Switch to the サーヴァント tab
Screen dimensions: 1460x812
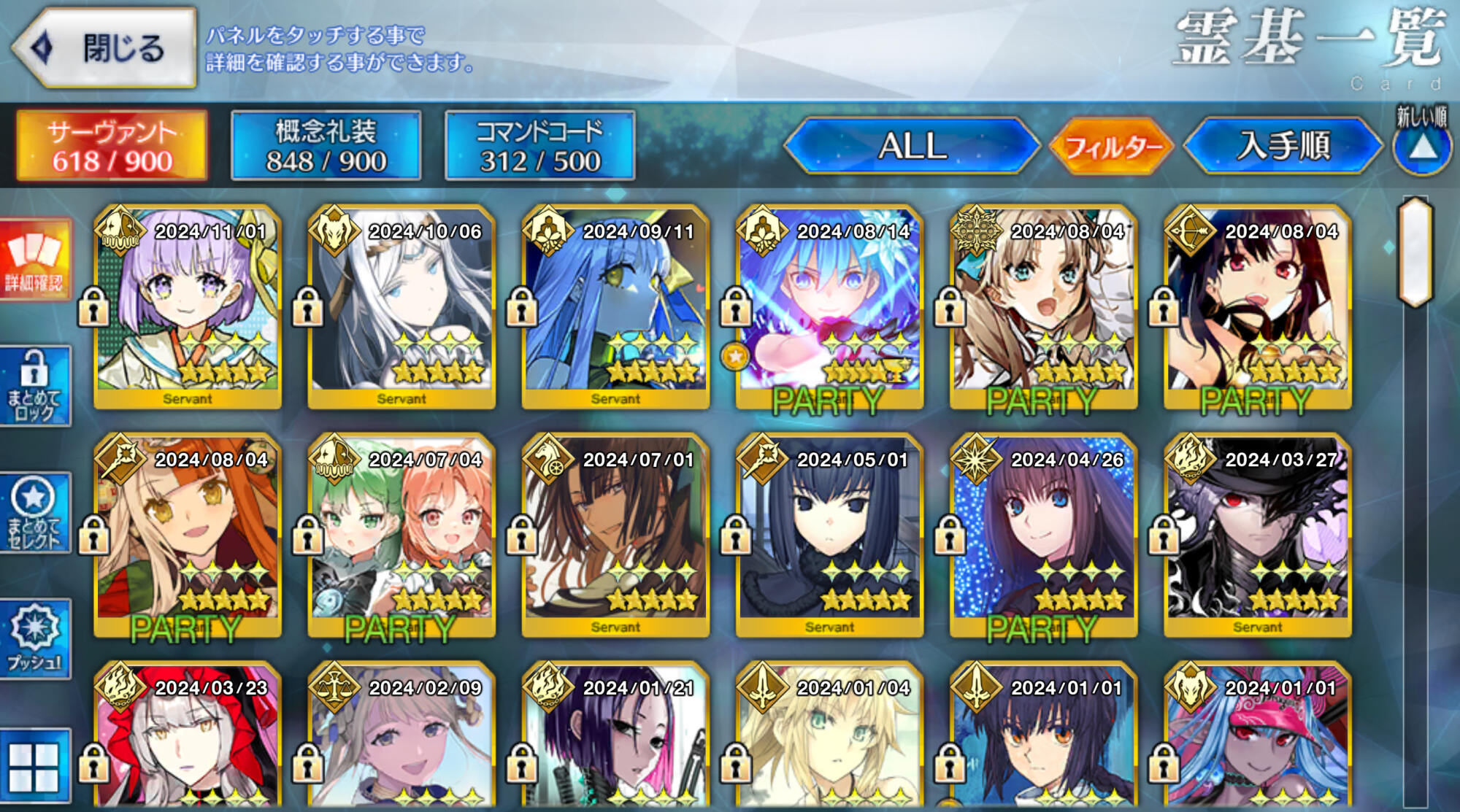click(112, 146)
